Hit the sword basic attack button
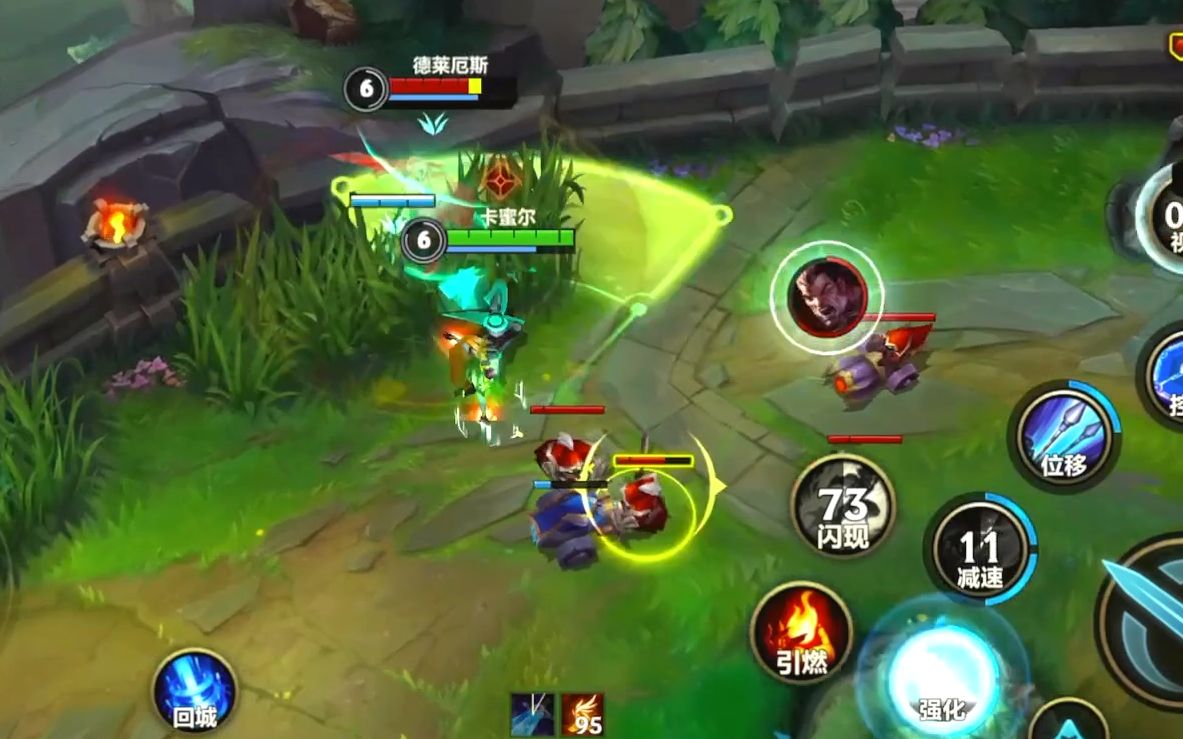This screenshot has width=1183, height=739. (x=1150, y=620)
